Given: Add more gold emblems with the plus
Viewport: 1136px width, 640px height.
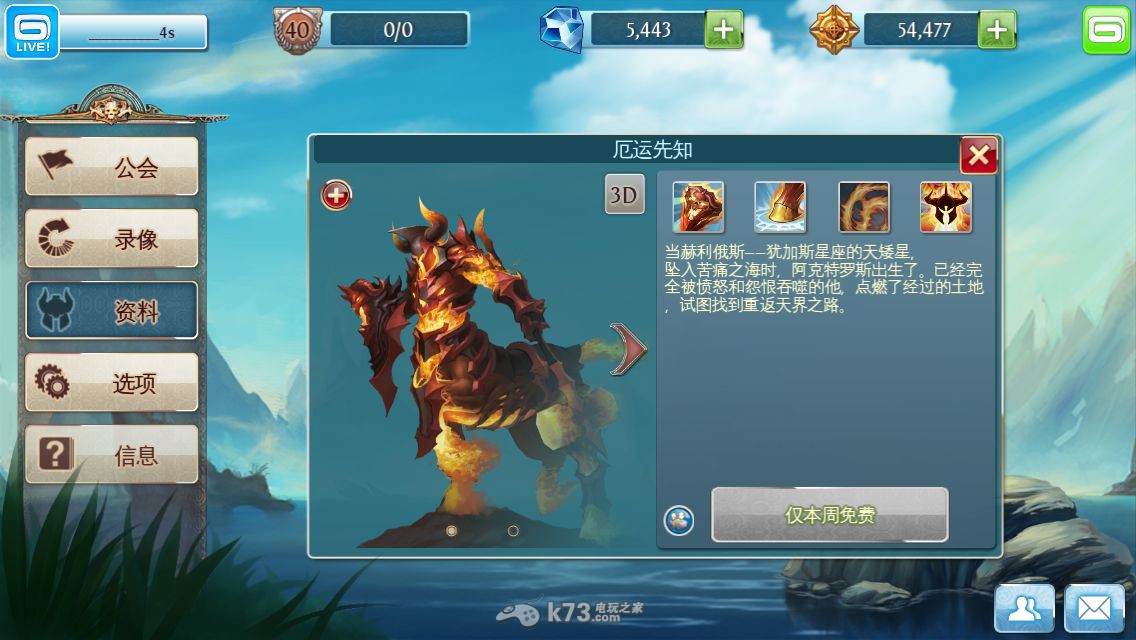Looking at the screenshot, I should pyautogui.click(x=996, y=30).
